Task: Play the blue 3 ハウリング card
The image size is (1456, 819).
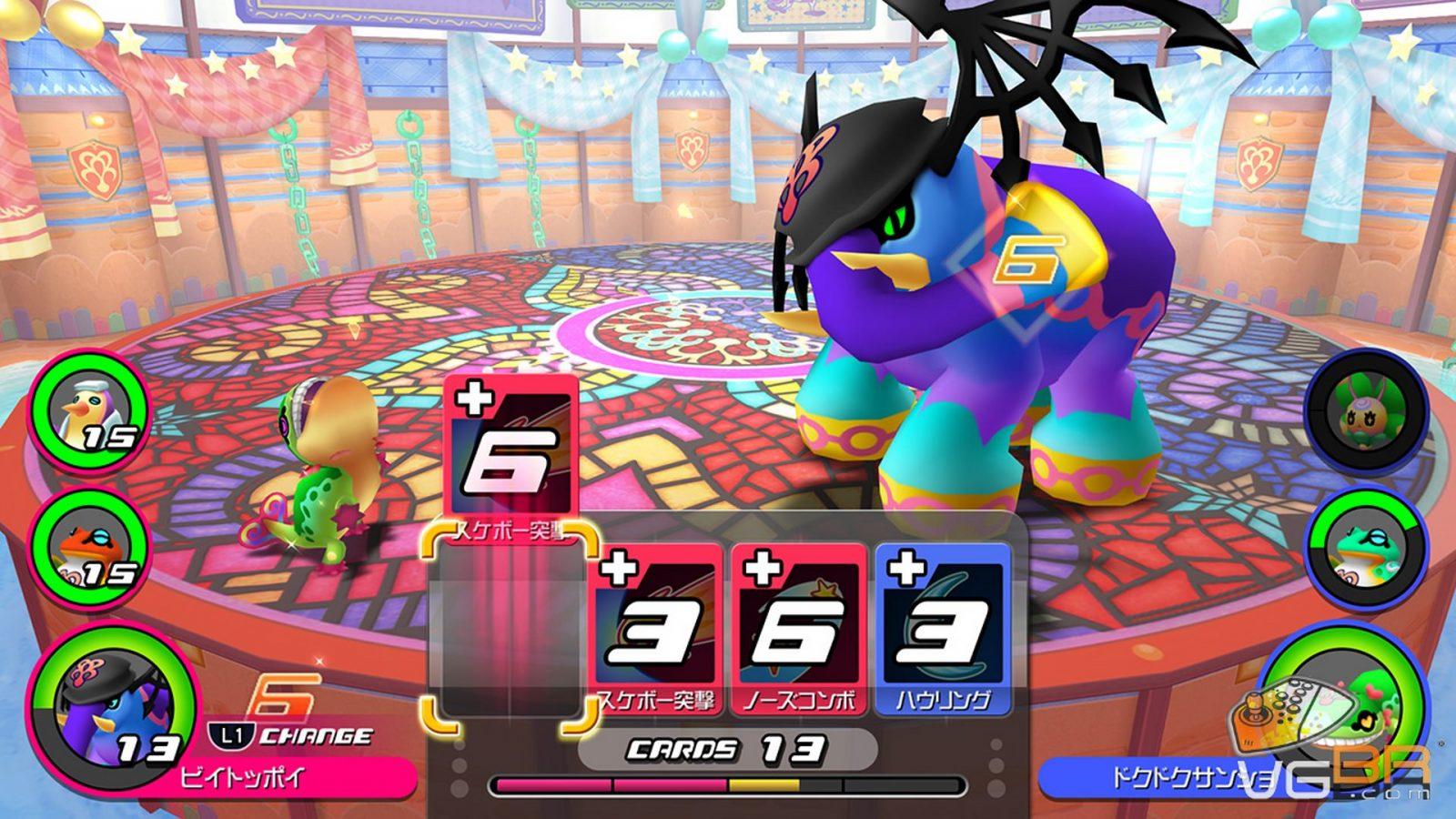Action: (x=942, y=628)
